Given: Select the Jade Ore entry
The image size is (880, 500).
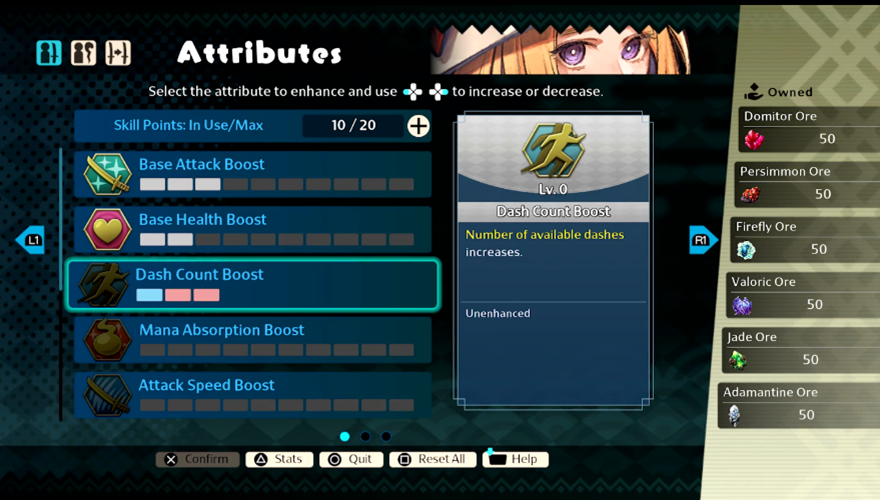Looking at the screenshot, I should coord(800,349).
